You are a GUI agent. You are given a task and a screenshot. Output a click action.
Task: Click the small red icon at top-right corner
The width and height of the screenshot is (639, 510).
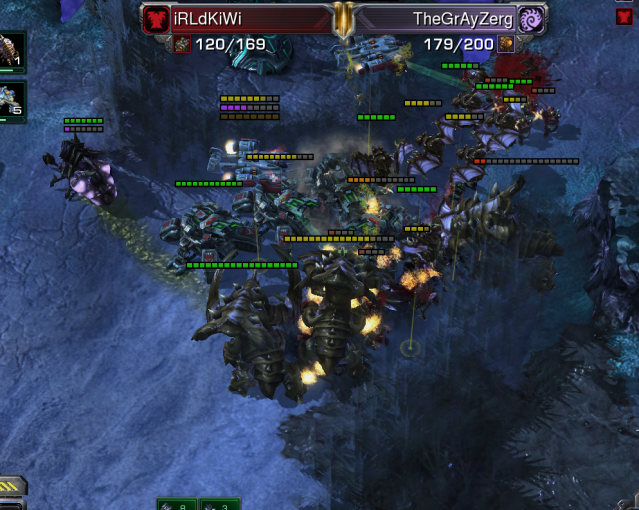(x=624, y=16)
